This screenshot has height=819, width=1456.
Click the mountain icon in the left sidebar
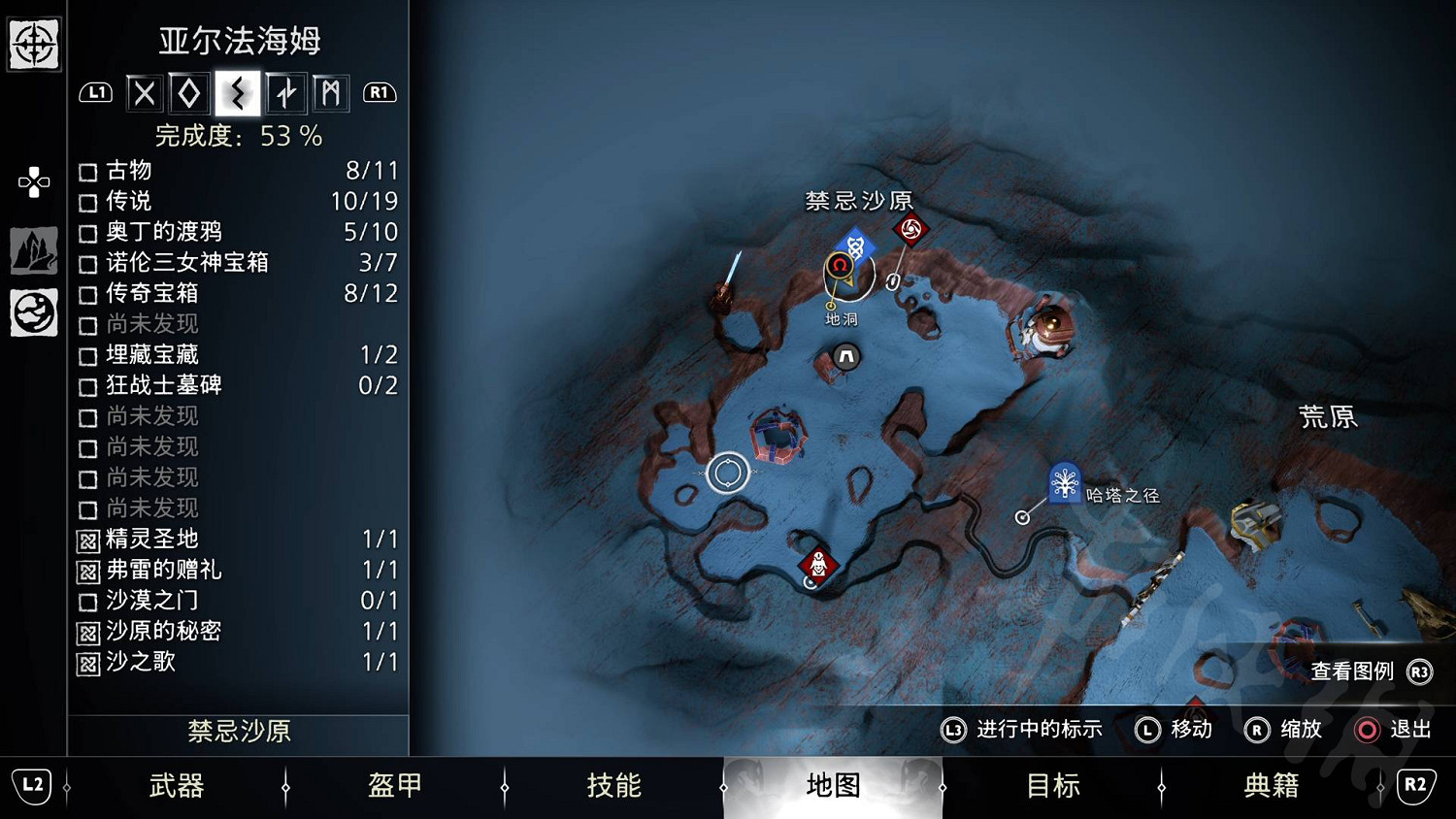pos(33,250)
